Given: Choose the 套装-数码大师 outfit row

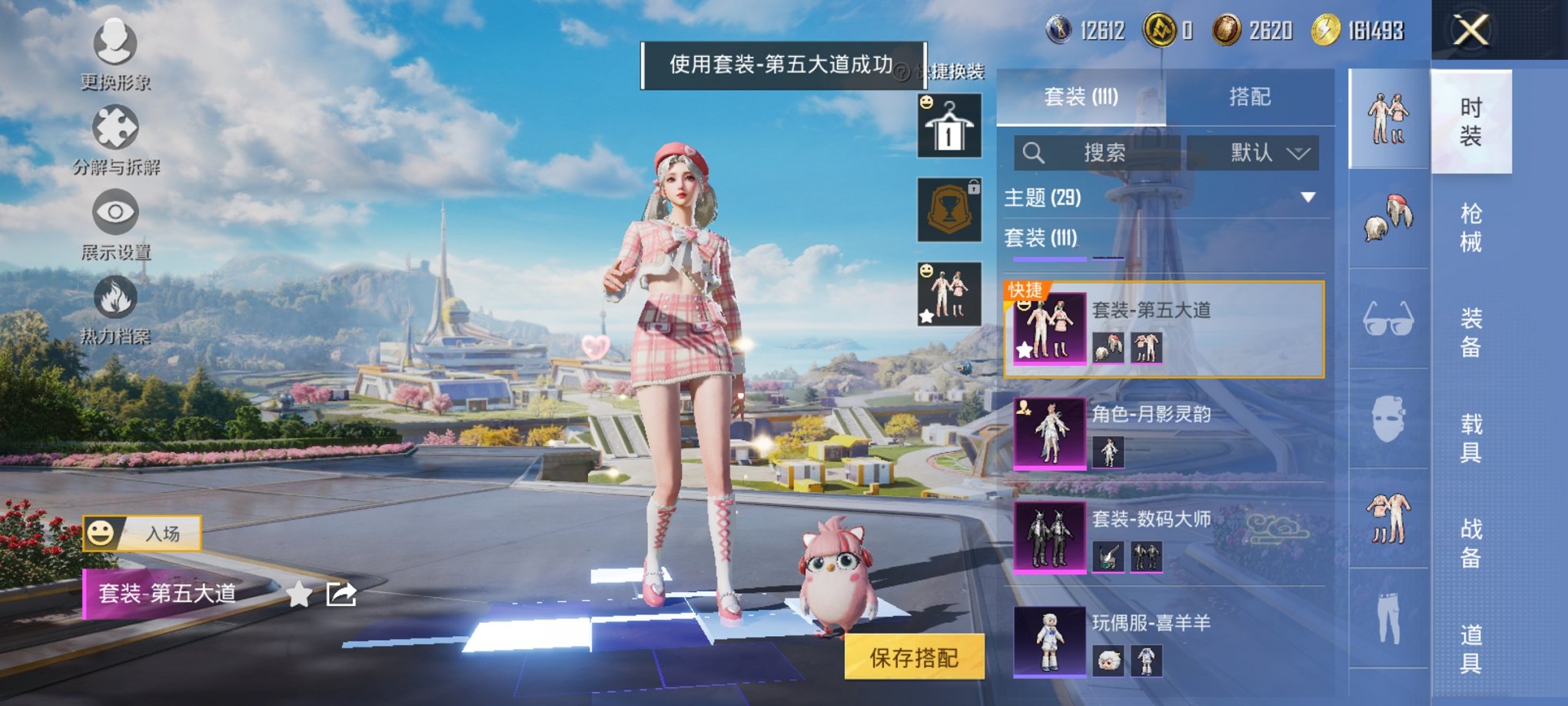Looking at the screenshot, I should [1164, 538].
